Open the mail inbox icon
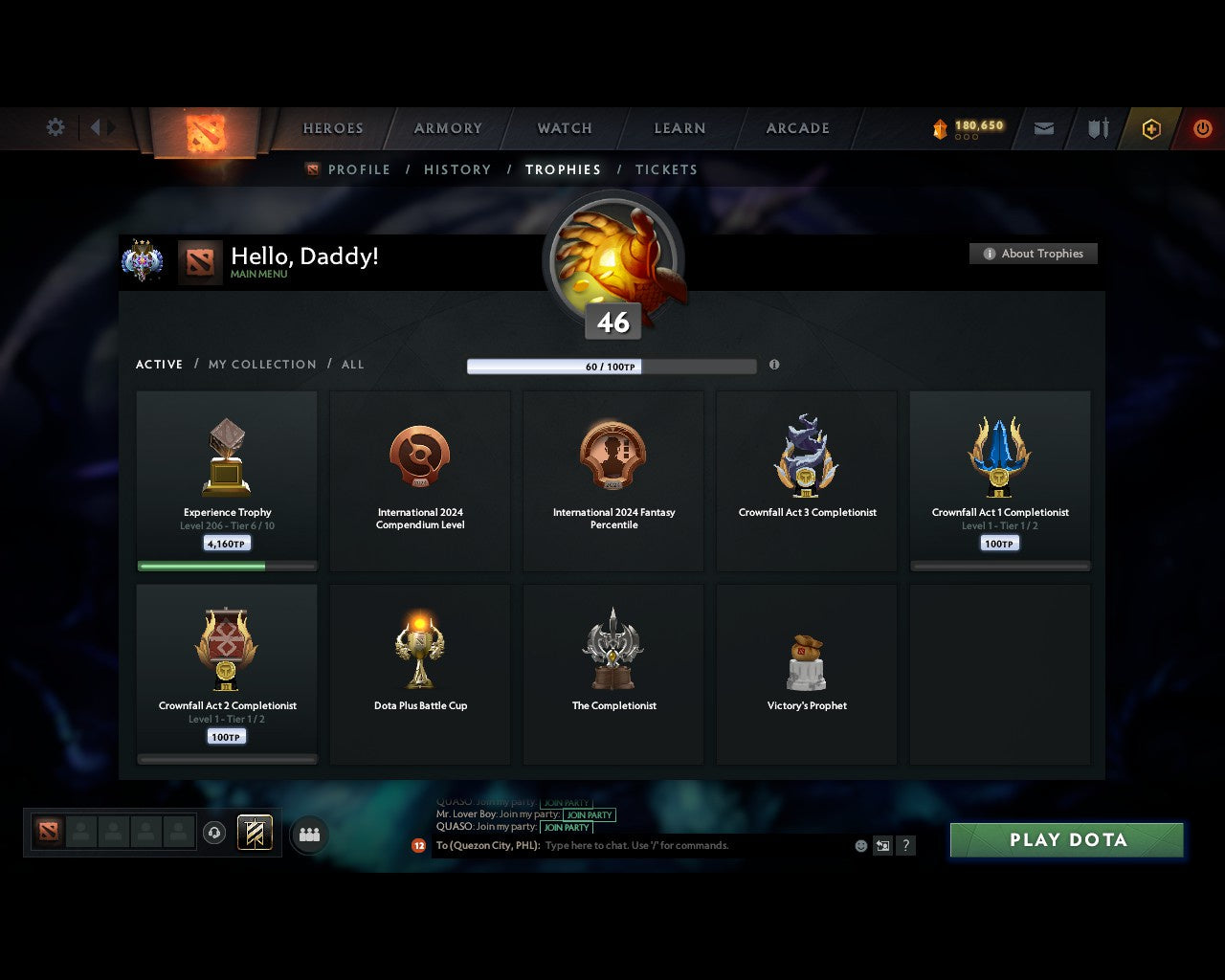Viewport: 1225px width, 980px height. pos(1043,127)
